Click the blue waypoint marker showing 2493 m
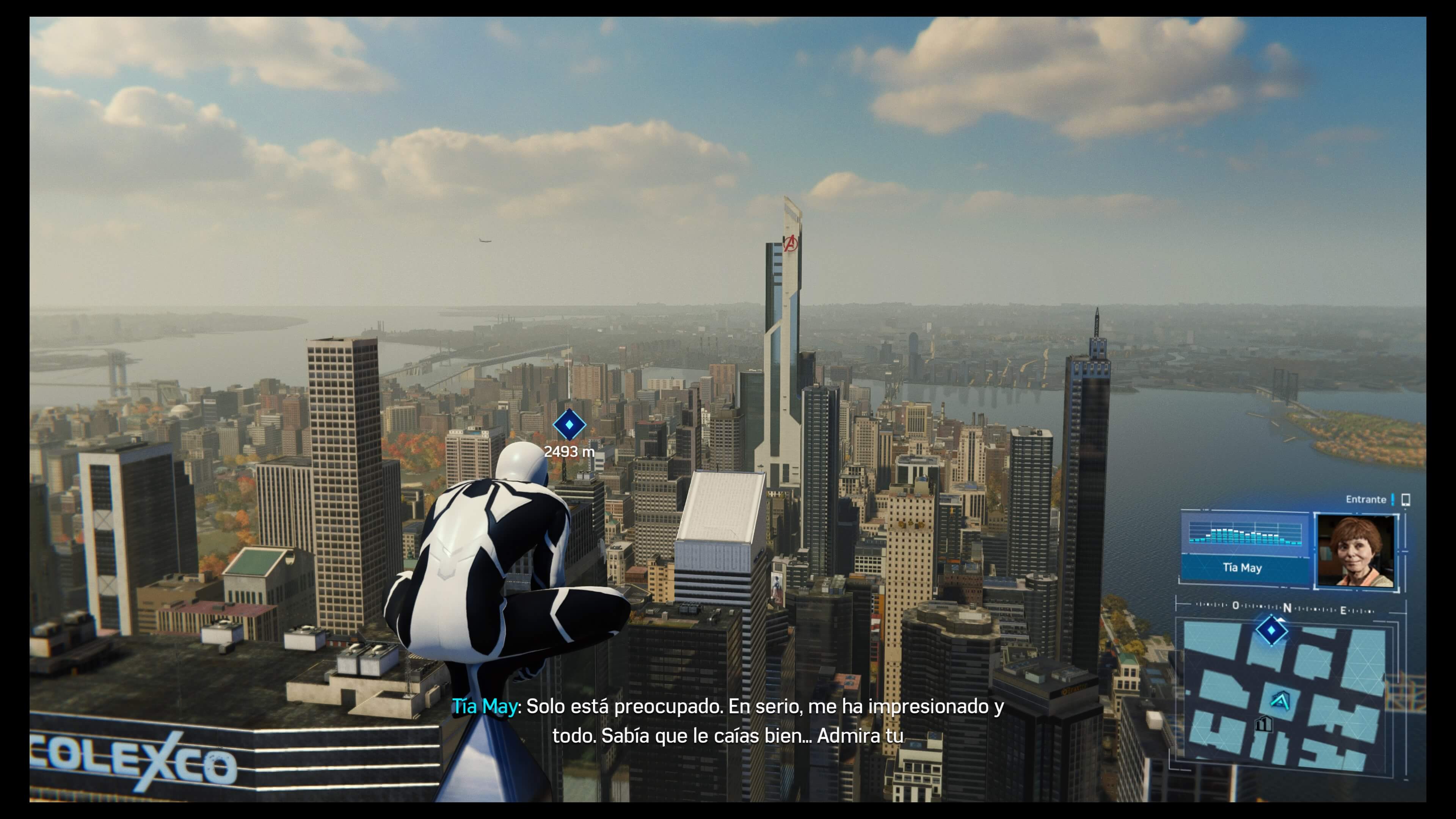The width and height of the screenshot is (1456, 819). [569, 425]
